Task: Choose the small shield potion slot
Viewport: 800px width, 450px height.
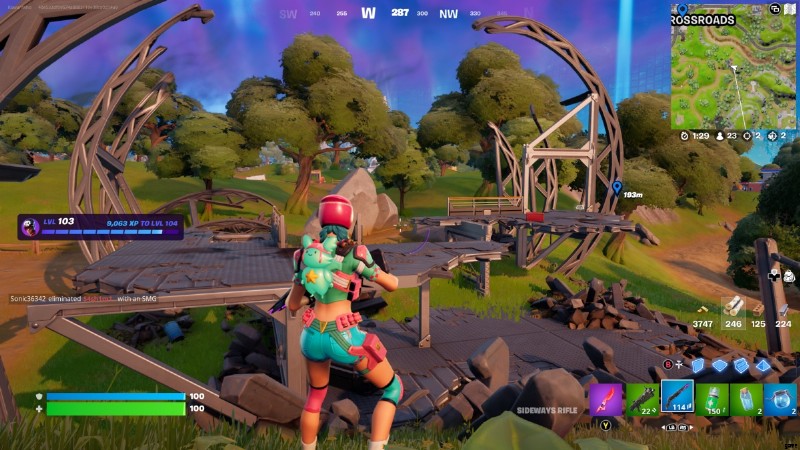Action: [x=746, y=398]
